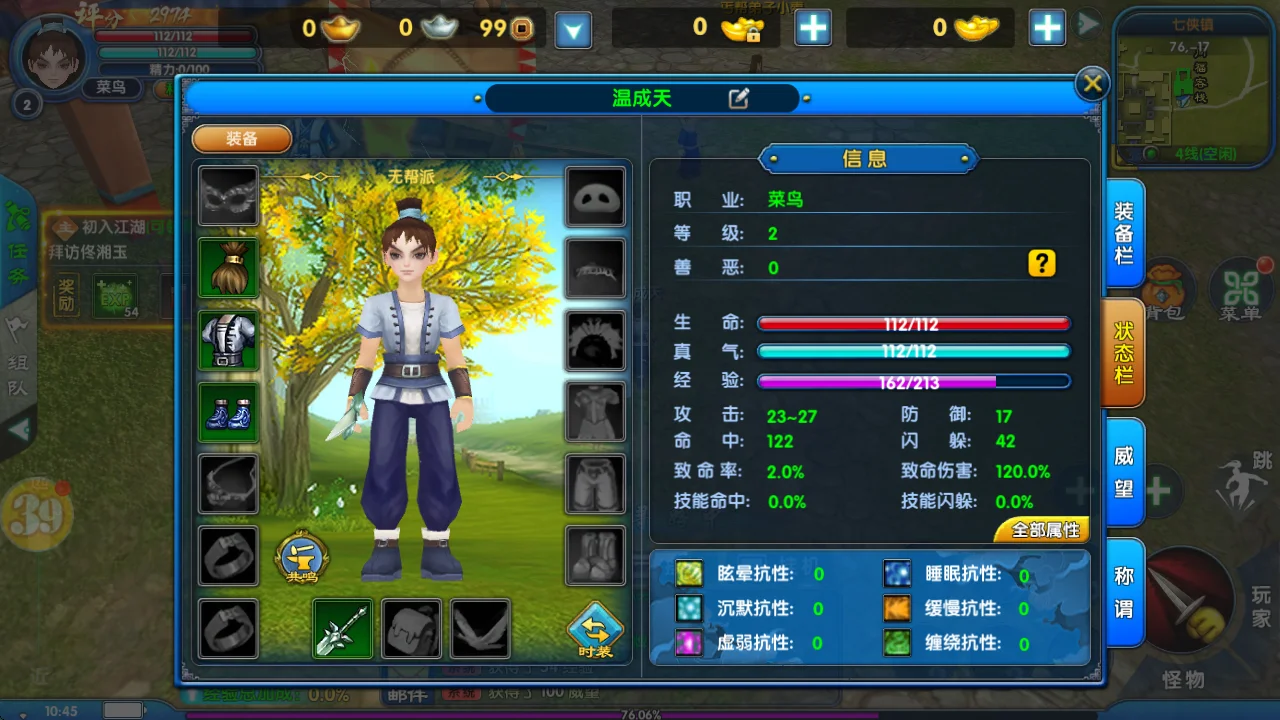Click the equipped blue shoes slot
1280x720 pixels.
point(228,412)
